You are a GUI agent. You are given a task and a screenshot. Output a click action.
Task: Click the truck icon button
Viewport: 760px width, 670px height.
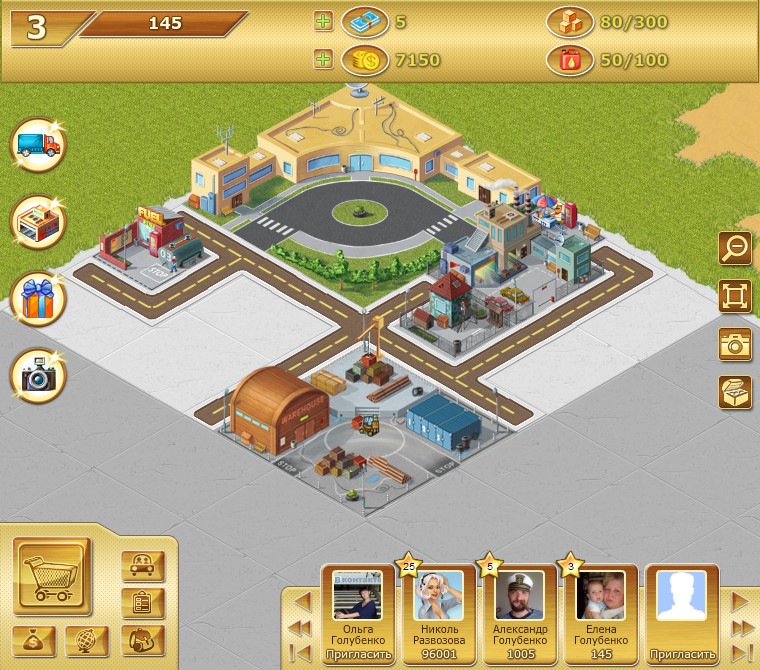point(38,145)
